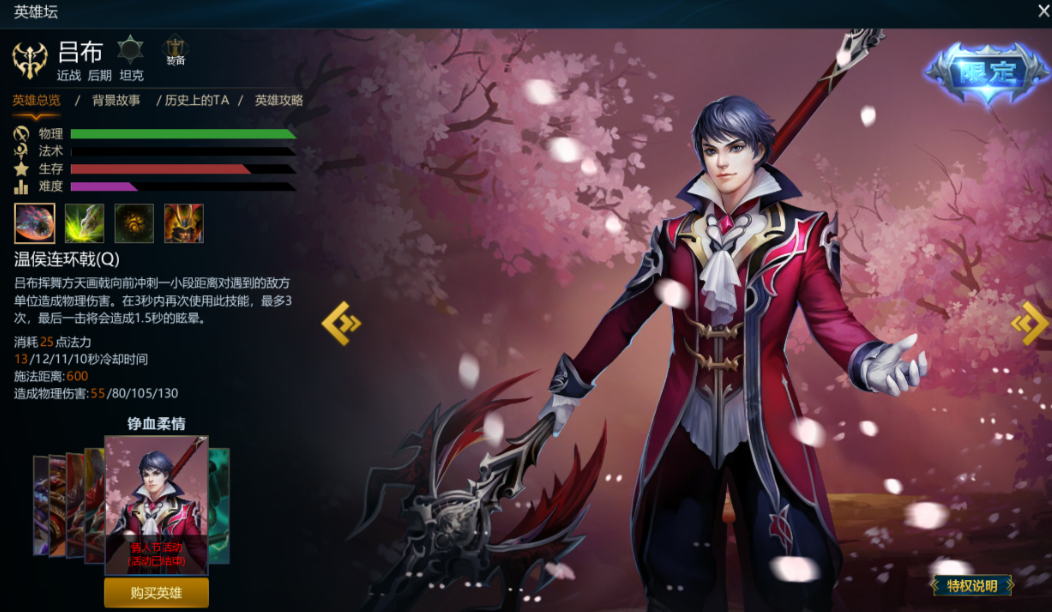Select the 温侯连环戟 Q skill icon

click(x=34, y=223)
